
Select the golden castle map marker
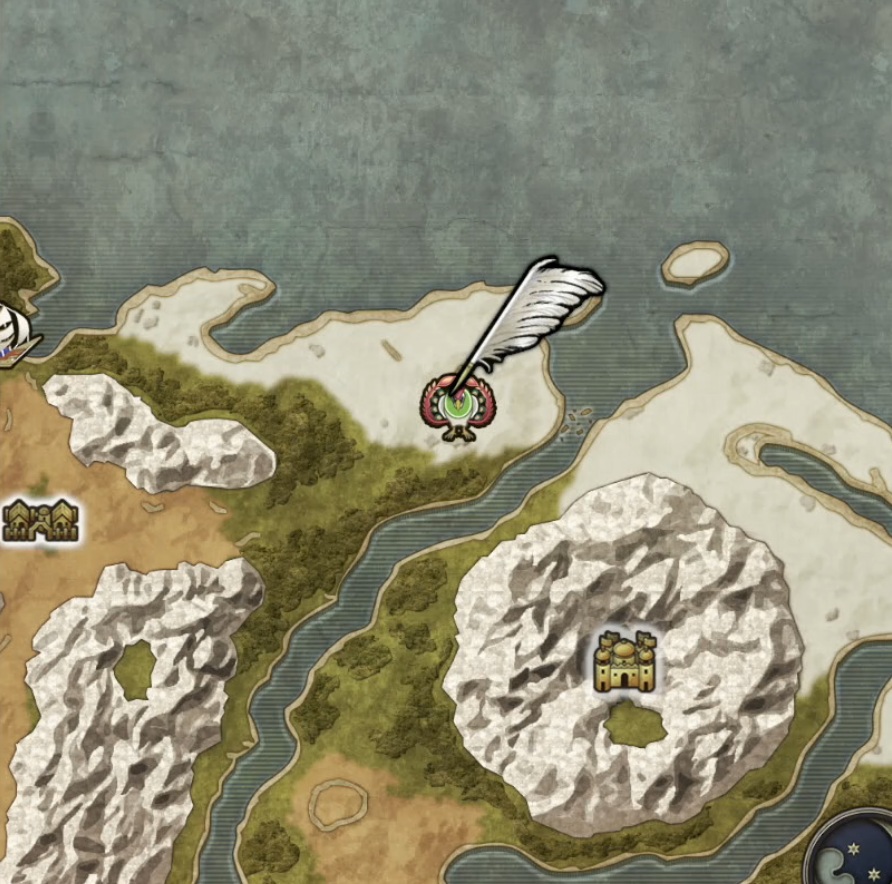coord(624,662)
